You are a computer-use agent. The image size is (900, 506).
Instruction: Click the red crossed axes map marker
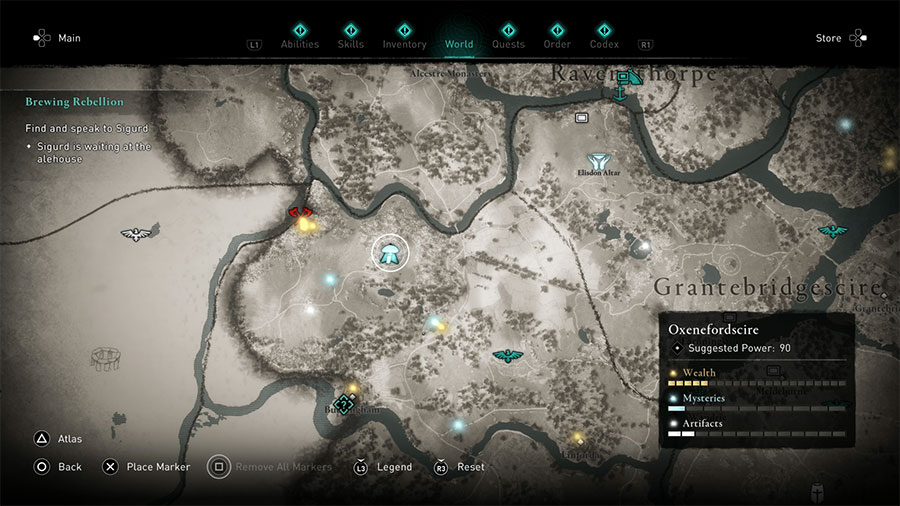[x=301, y=212]
